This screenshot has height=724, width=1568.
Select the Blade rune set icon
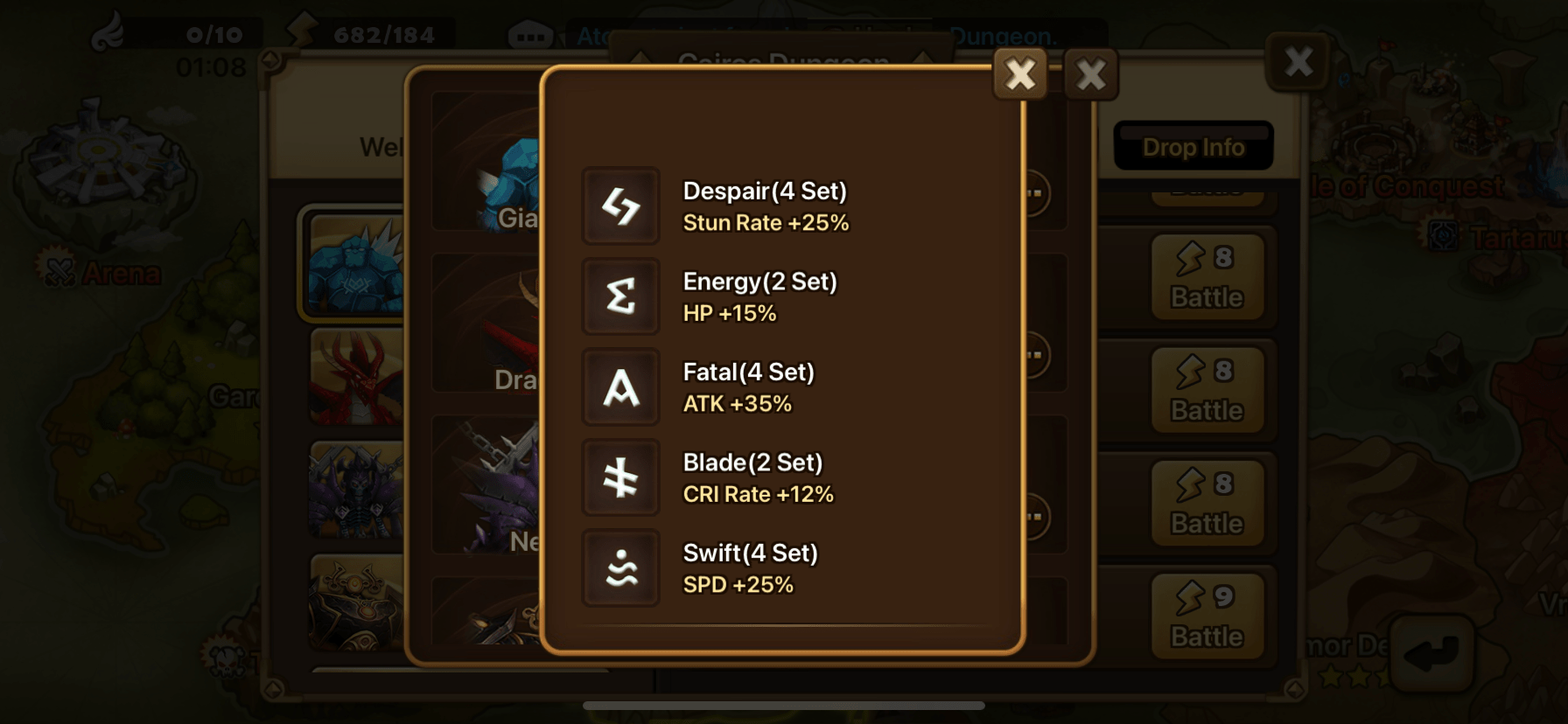[x=619, y=477]
